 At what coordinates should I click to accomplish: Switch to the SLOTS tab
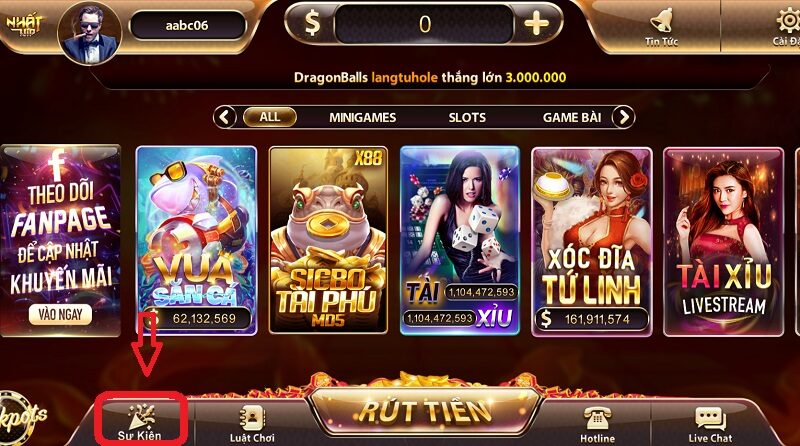466,117
